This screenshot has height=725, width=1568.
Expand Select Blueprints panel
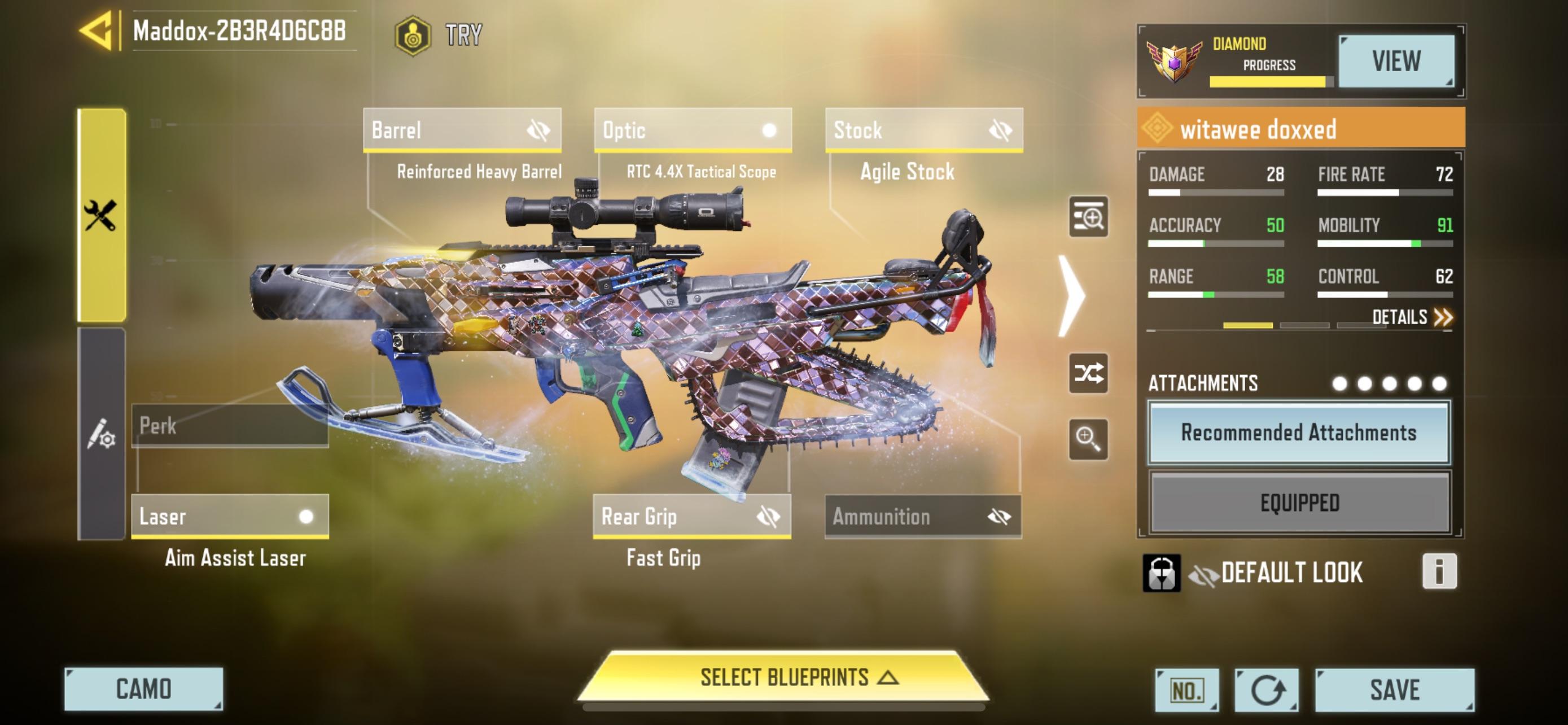tap(784, 678)
